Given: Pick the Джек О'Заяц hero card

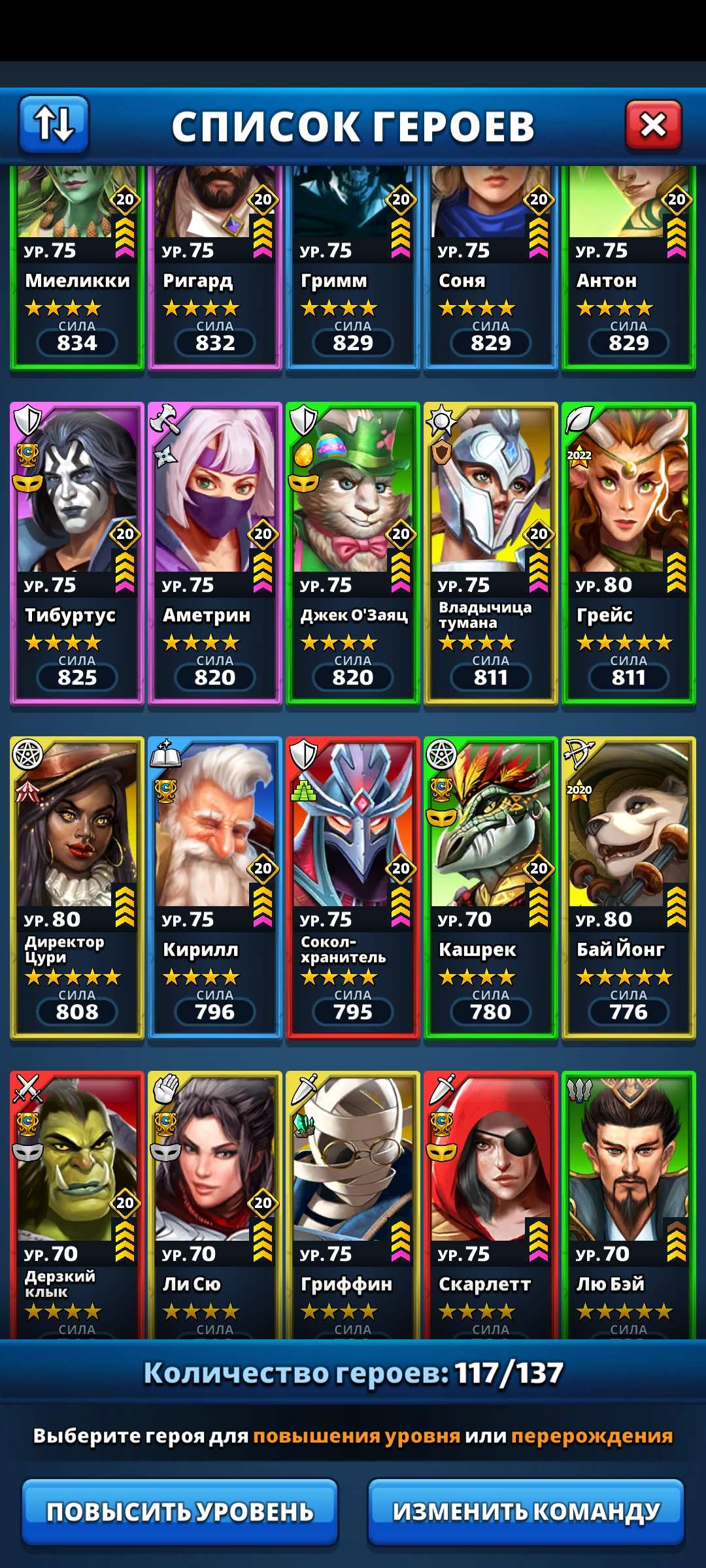Looking at the screenshot, I should (x=353, y=553).
